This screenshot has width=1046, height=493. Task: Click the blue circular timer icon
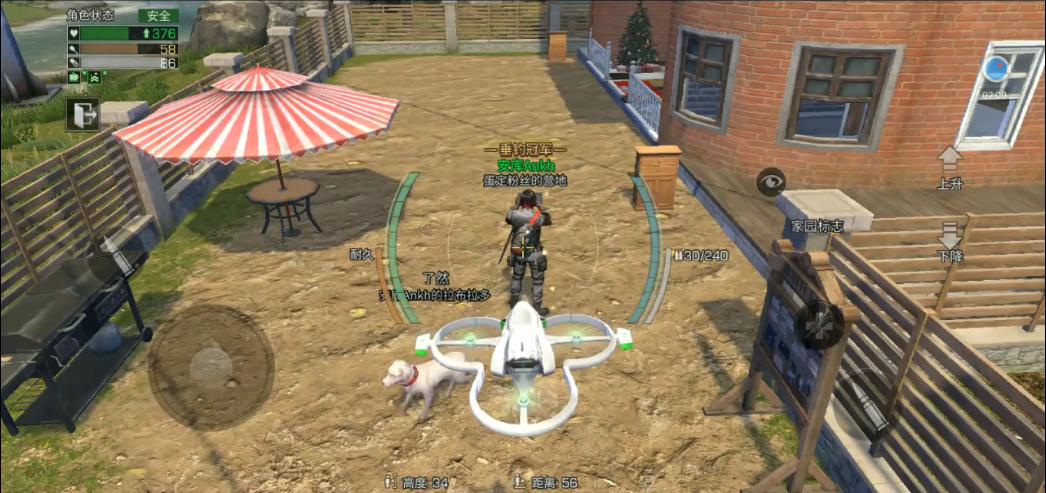pos(995,69)
